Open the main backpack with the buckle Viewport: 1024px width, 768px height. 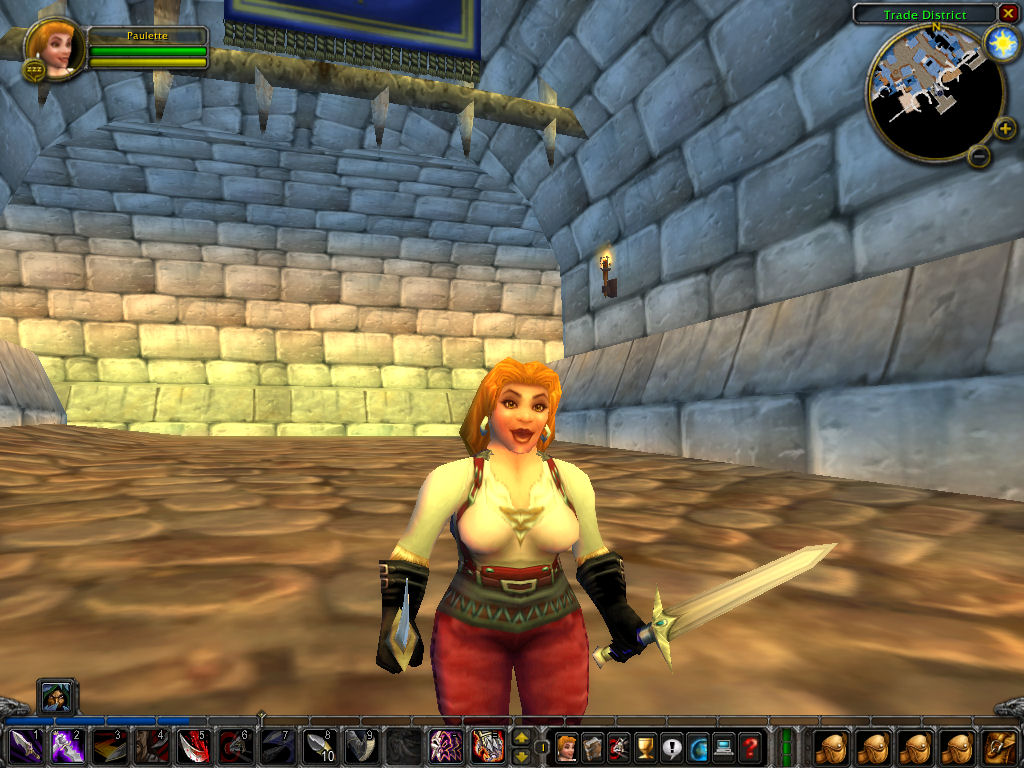pos(1000,746)
